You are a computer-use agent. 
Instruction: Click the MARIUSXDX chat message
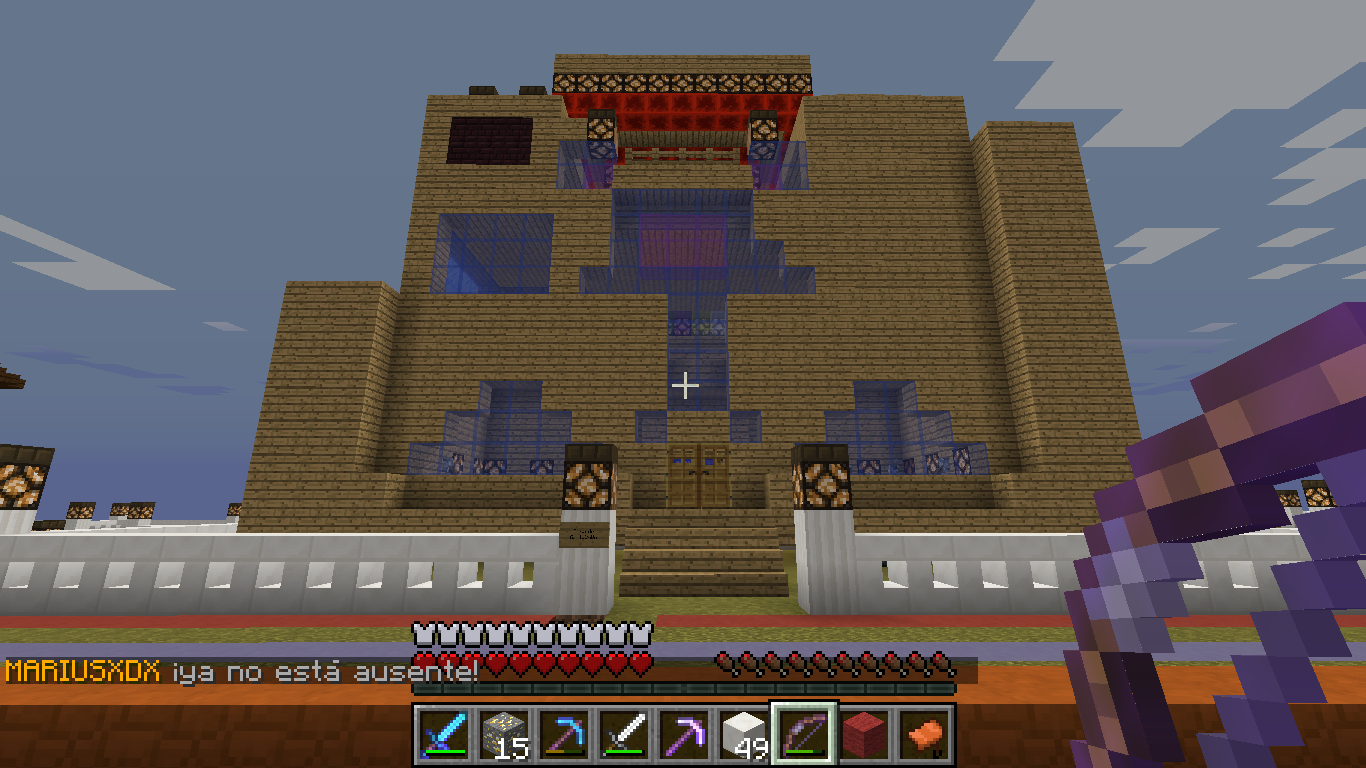(x=240, y=671)
